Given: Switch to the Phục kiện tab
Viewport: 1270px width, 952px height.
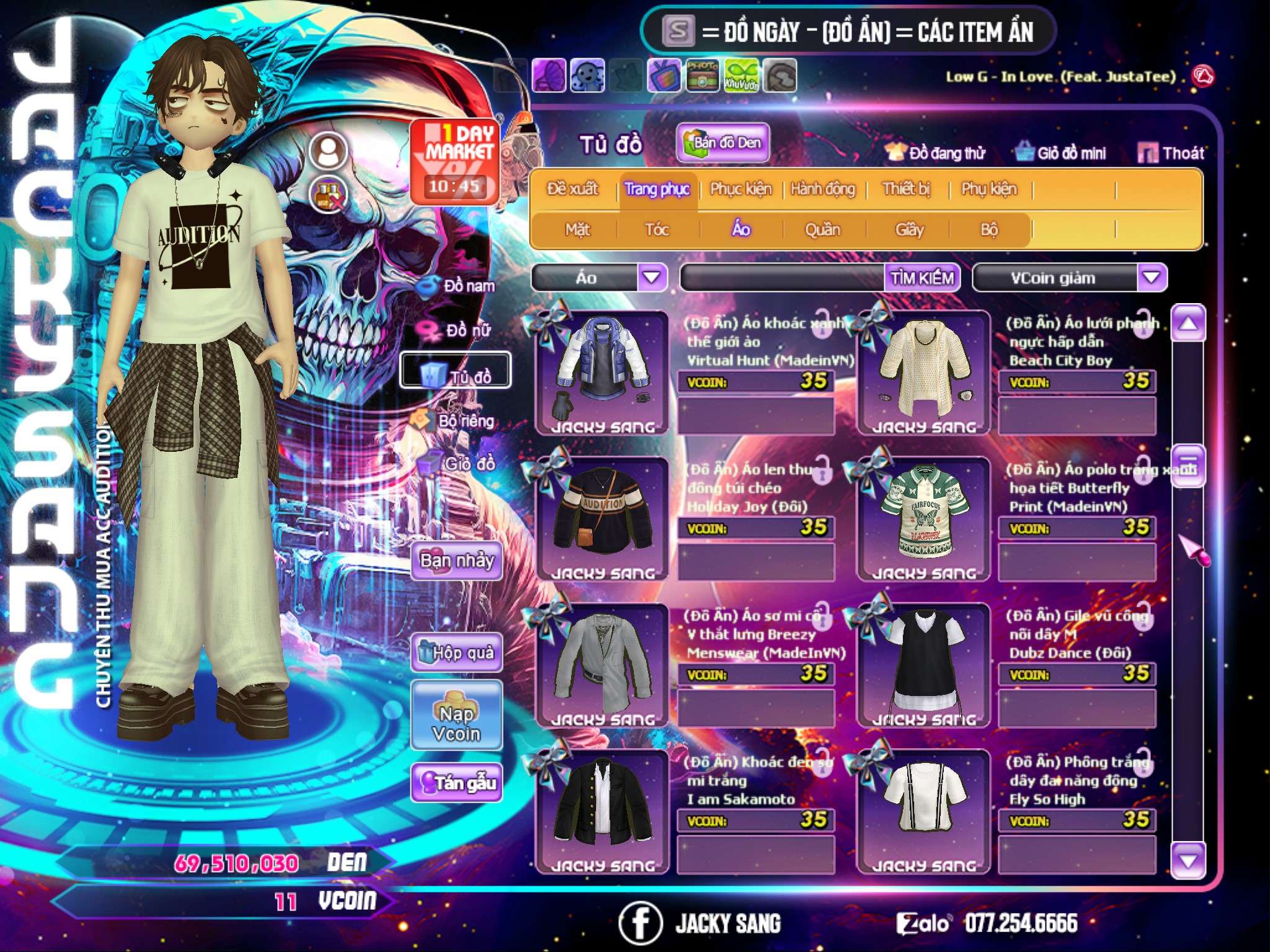Looking at the screenshot, I should pos(740,189).
